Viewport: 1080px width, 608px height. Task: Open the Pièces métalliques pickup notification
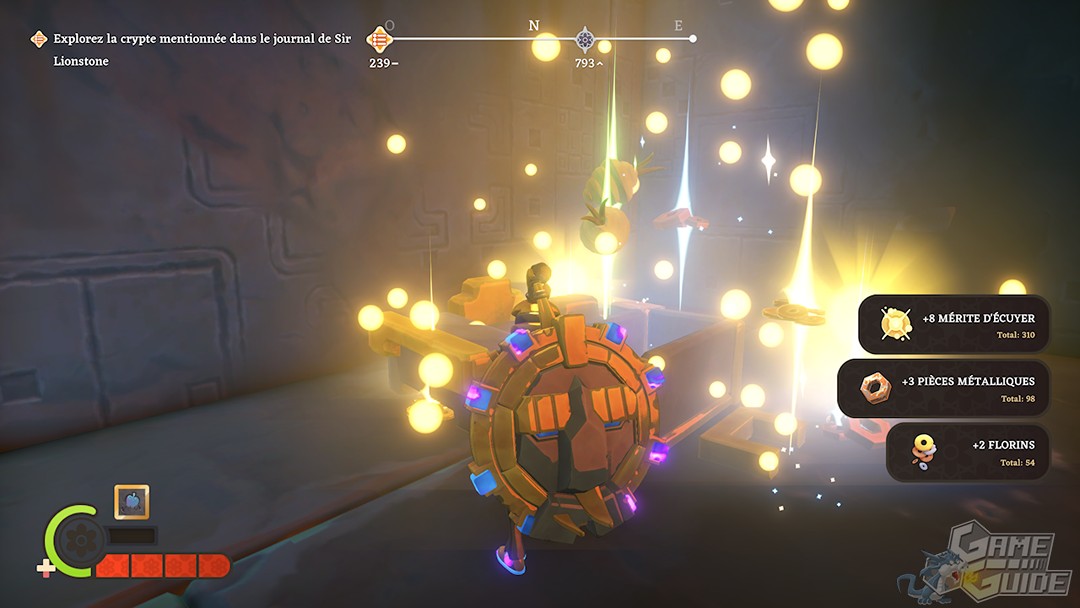[943, 388]
